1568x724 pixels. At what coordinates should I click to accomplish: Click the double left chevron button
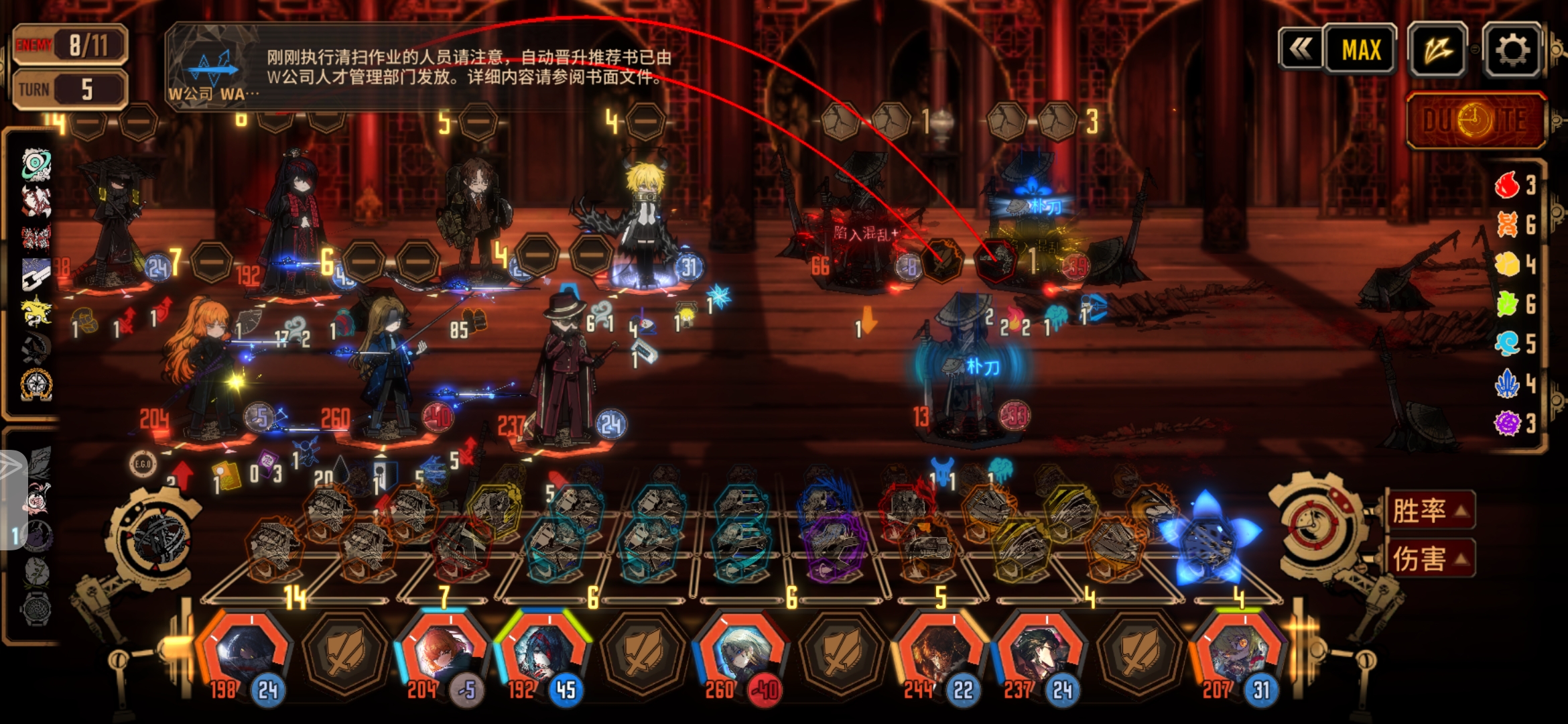(x=1301, y=49)
